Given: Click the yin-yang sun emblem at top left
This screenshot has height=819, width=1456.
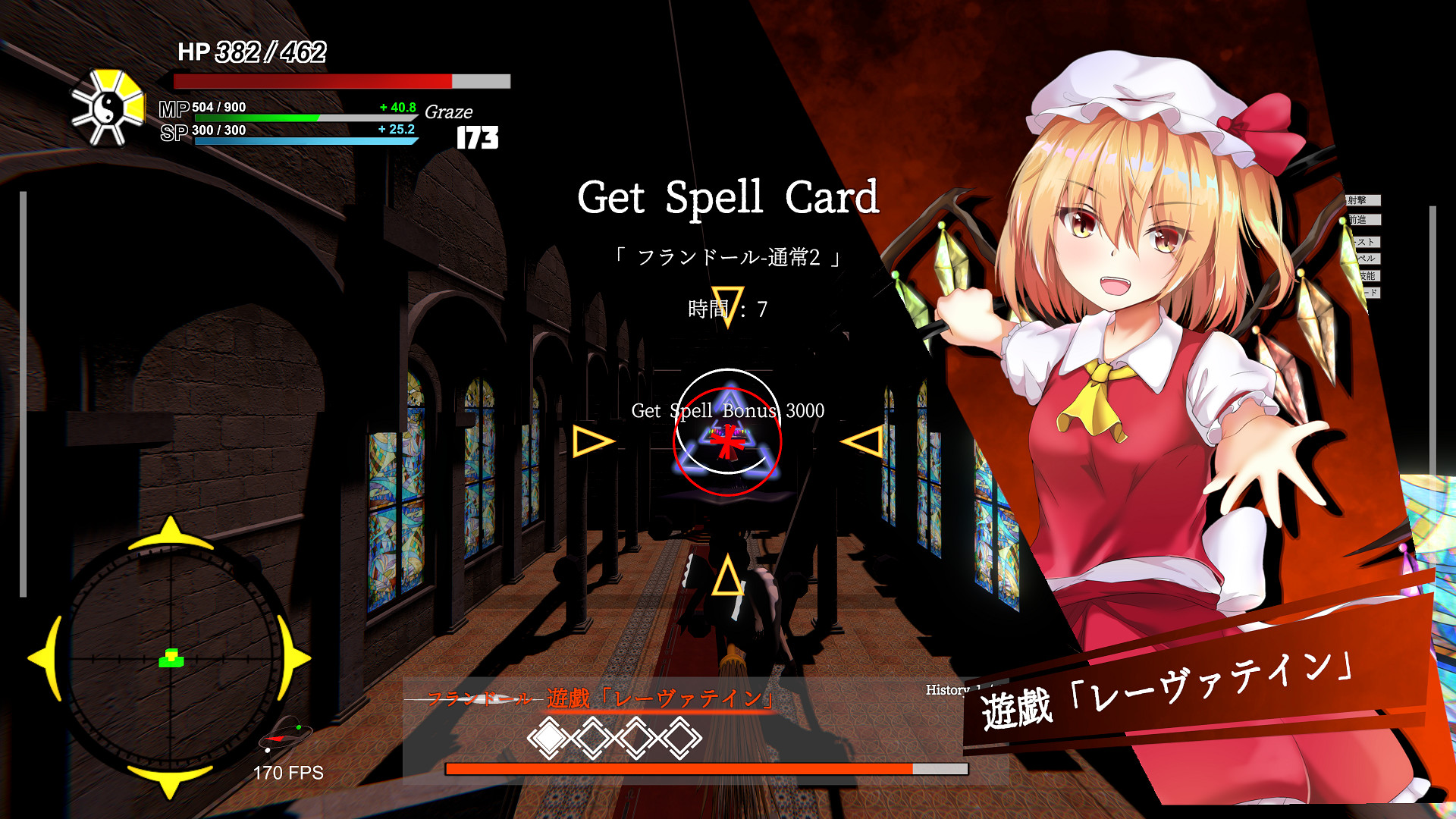Looking at the screenshot, I should point(106,106).
